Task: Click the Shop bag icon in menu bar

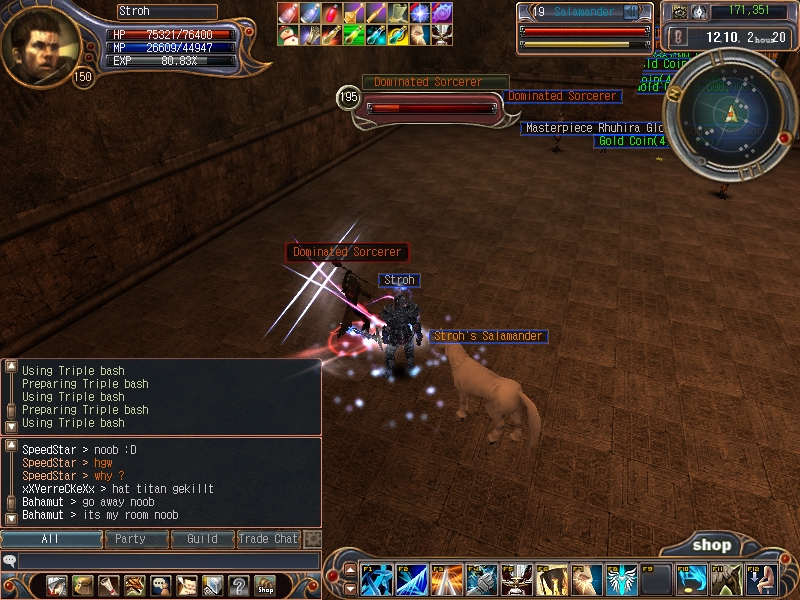Action: point(265,585)
